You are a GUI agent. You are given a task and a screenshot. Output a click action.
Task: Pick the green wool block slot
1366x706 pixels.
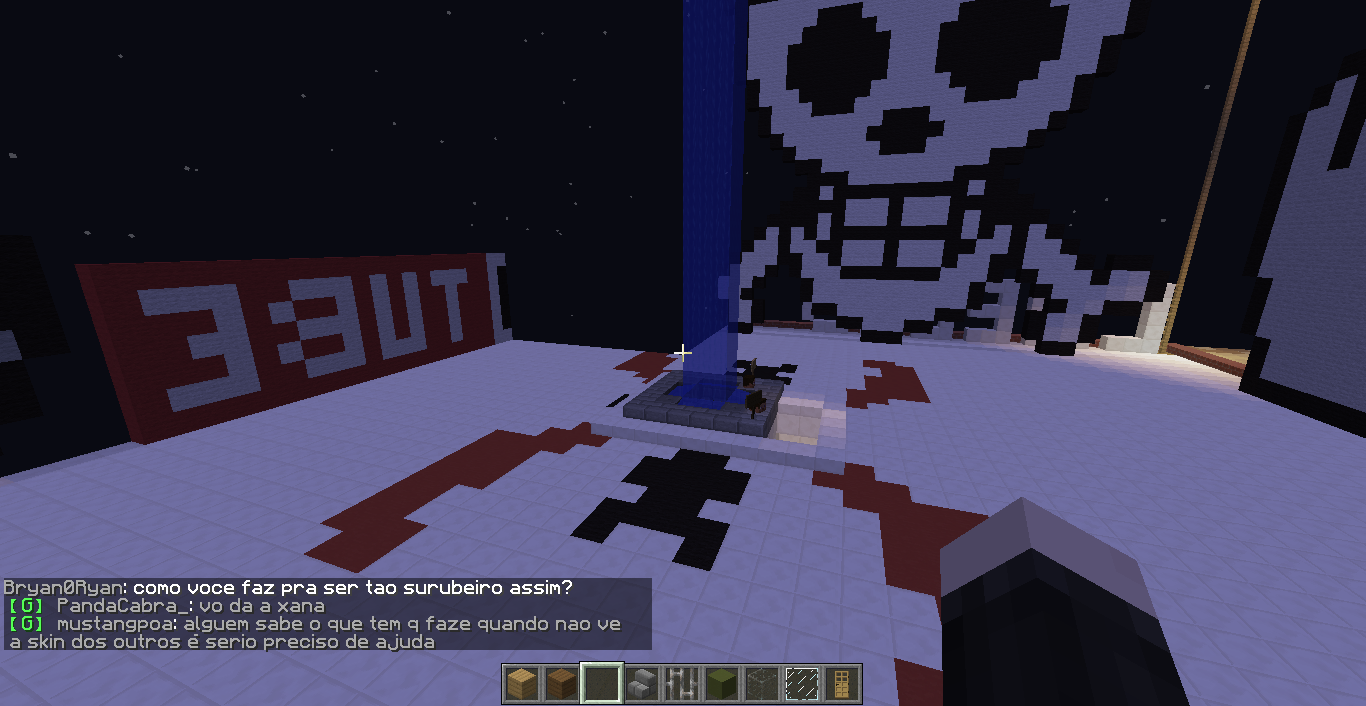pyautogui.click(x=722, y=684)
